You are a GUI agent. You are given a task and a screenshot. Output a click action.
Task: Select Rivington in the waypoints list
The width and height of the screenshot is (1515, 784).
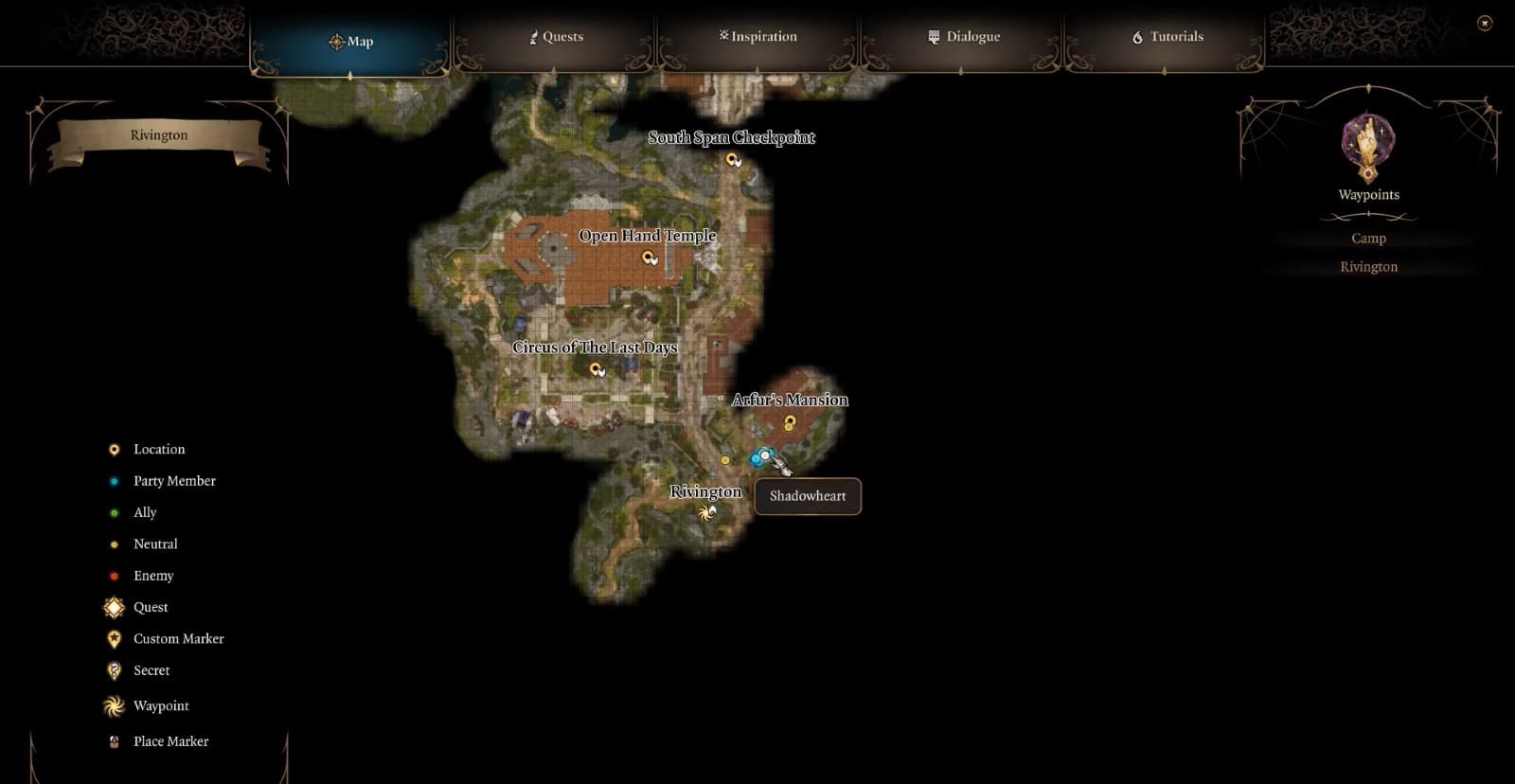click(x=1368, y=267)
